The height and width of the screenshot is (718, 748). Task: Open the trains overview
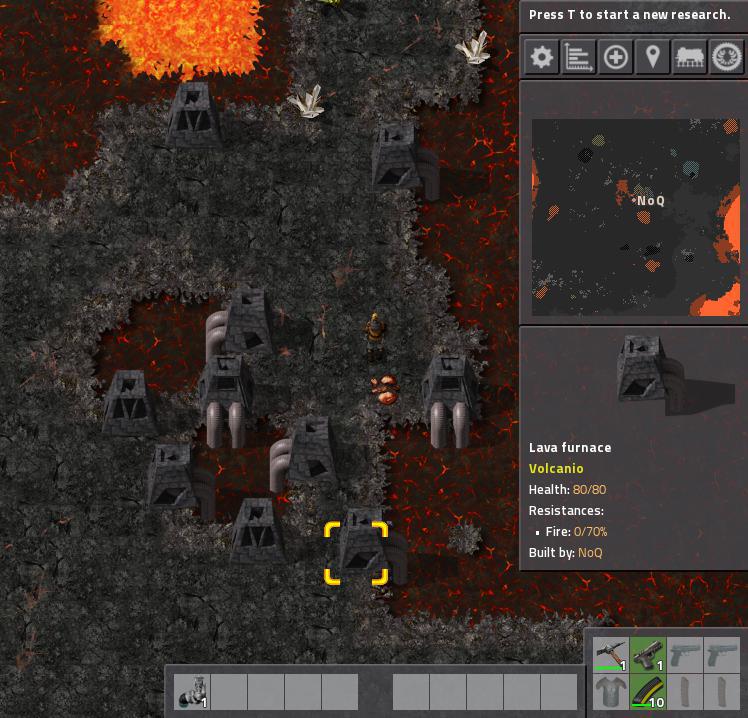click(690, 57)
